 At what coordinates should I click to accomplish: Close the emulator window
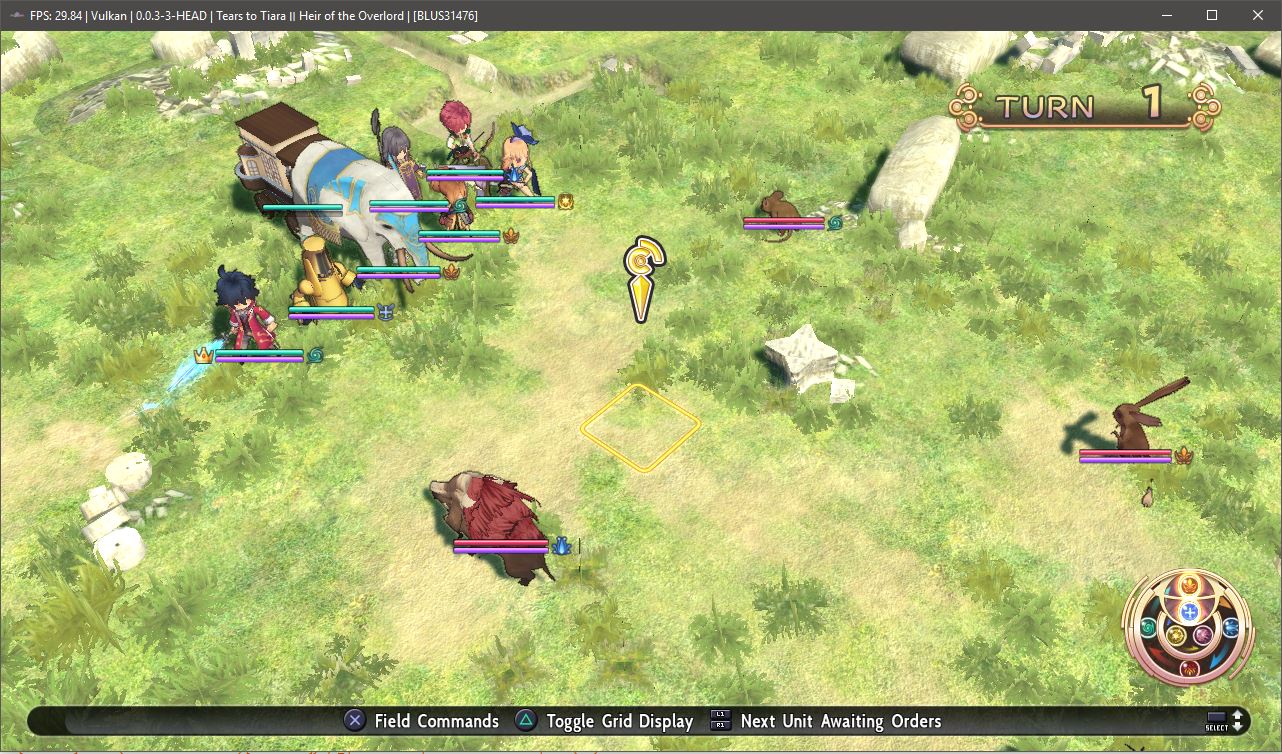(1258, 15)
